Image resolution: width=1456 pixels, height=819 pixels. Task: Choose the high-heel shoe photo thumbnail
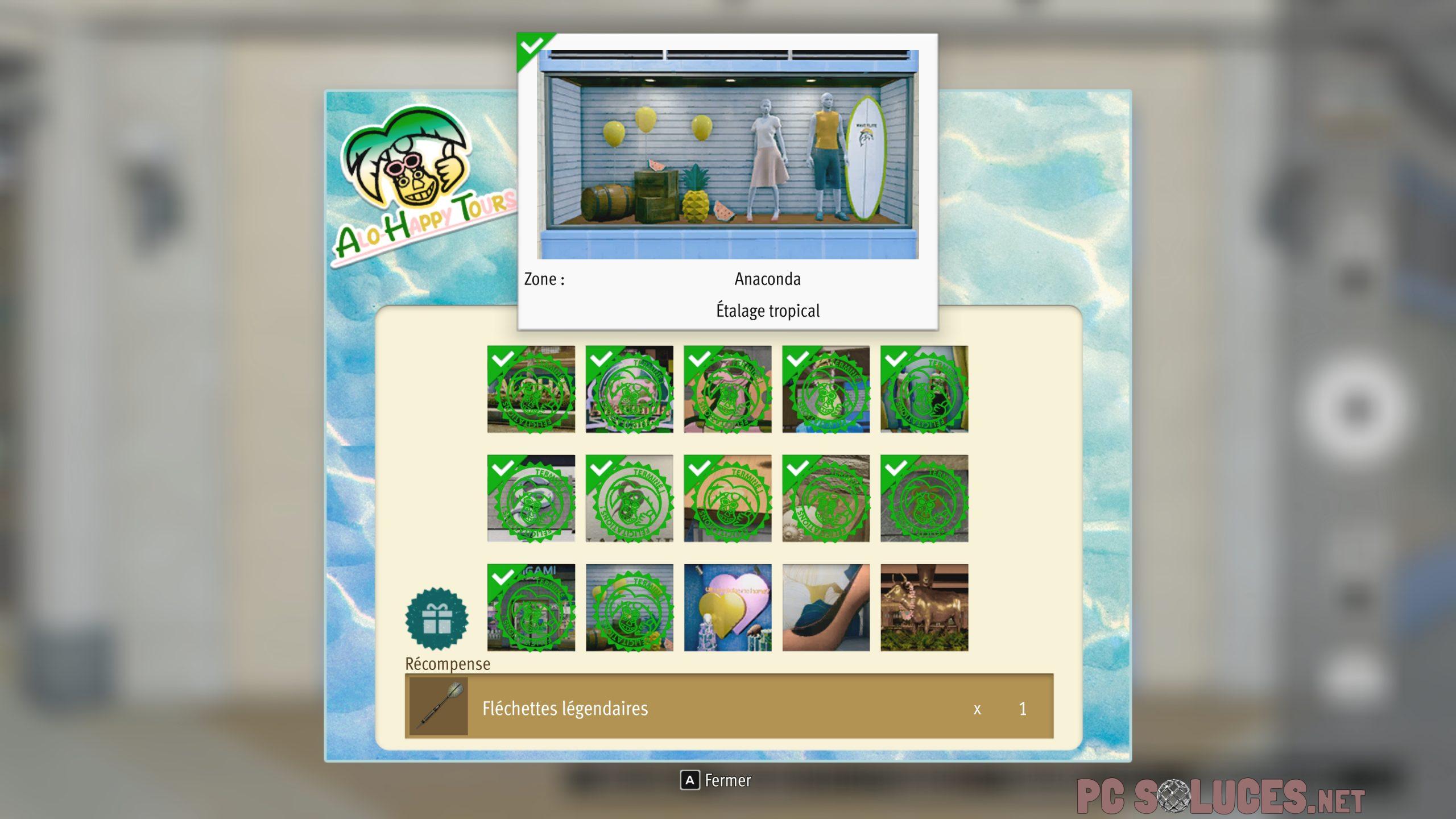(826, 607)
